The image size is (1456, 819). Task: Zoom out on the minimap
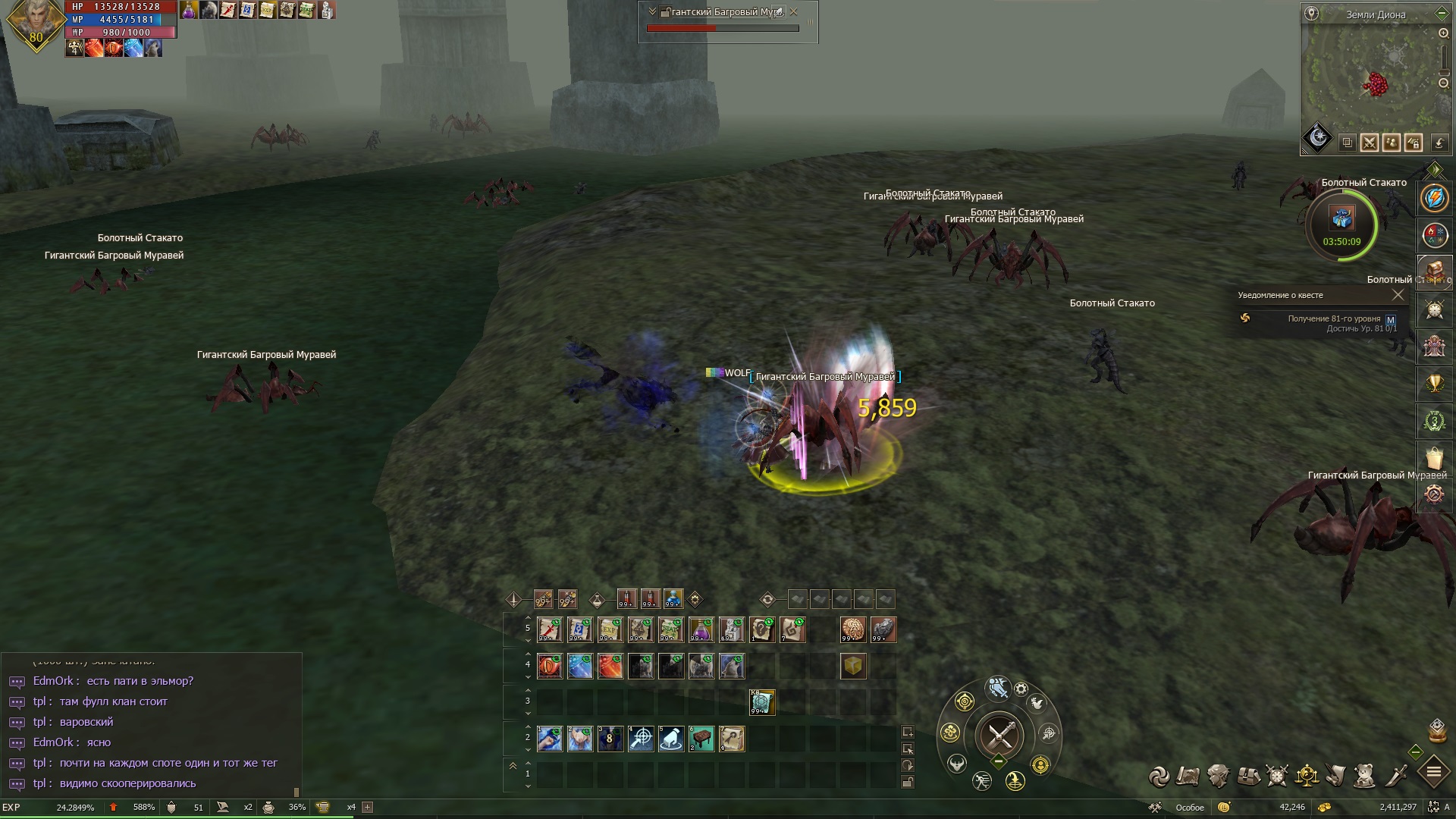click(1443, 83)
